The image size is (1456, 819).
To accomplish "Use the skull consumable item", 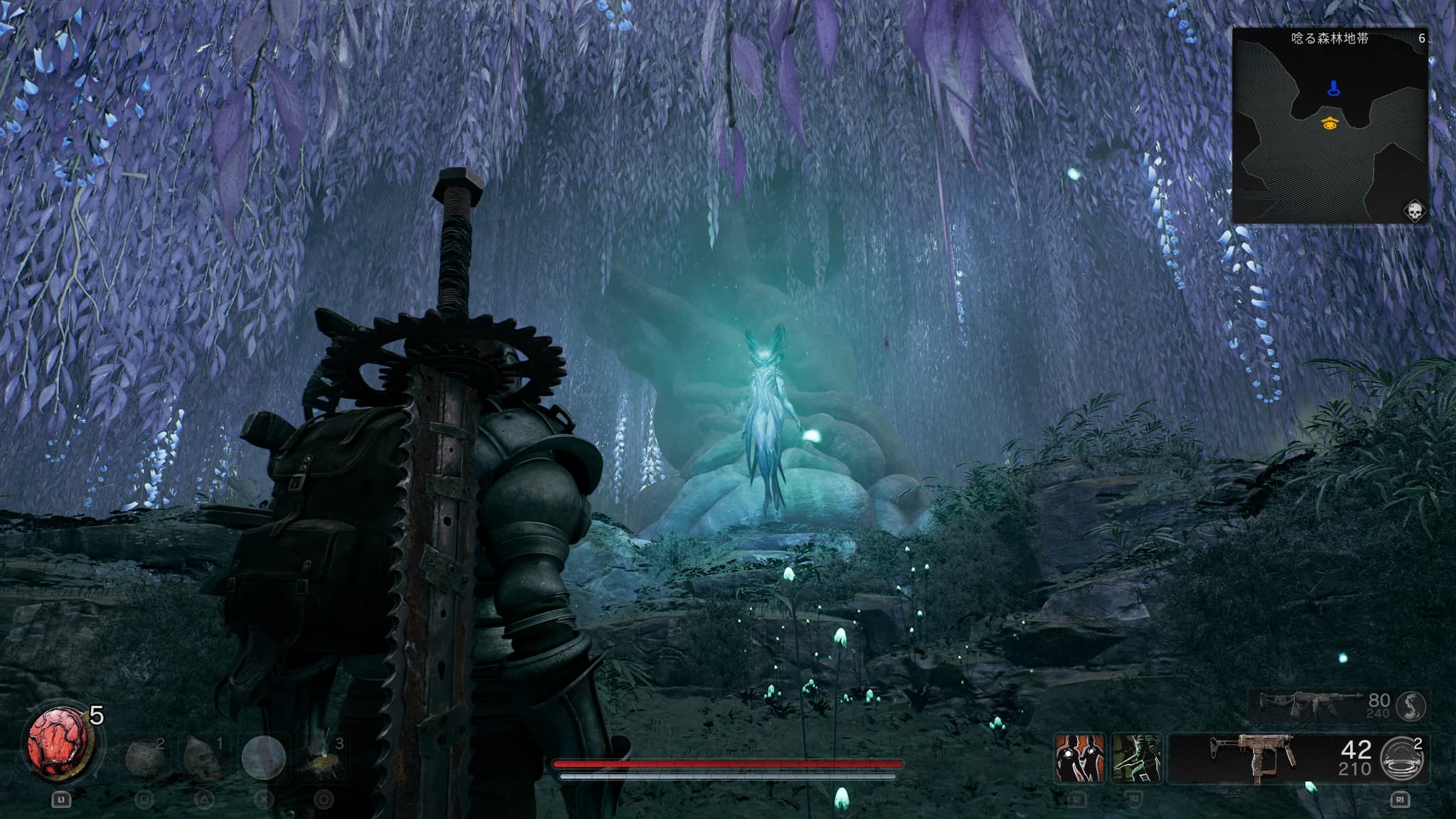I will coord(203,758).
